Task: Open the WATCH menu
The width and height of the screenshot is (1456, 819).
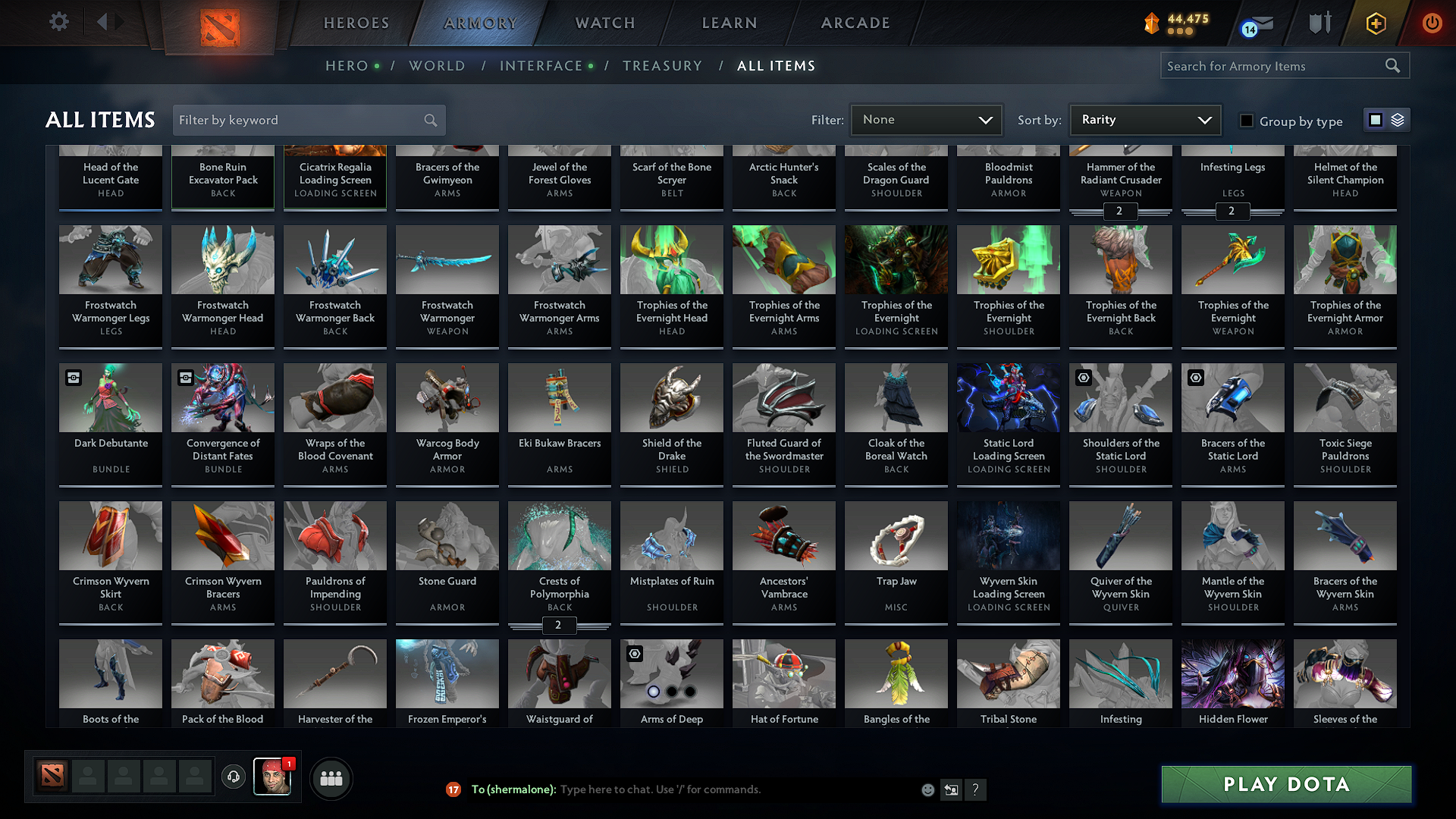Action: pos(603,23)
